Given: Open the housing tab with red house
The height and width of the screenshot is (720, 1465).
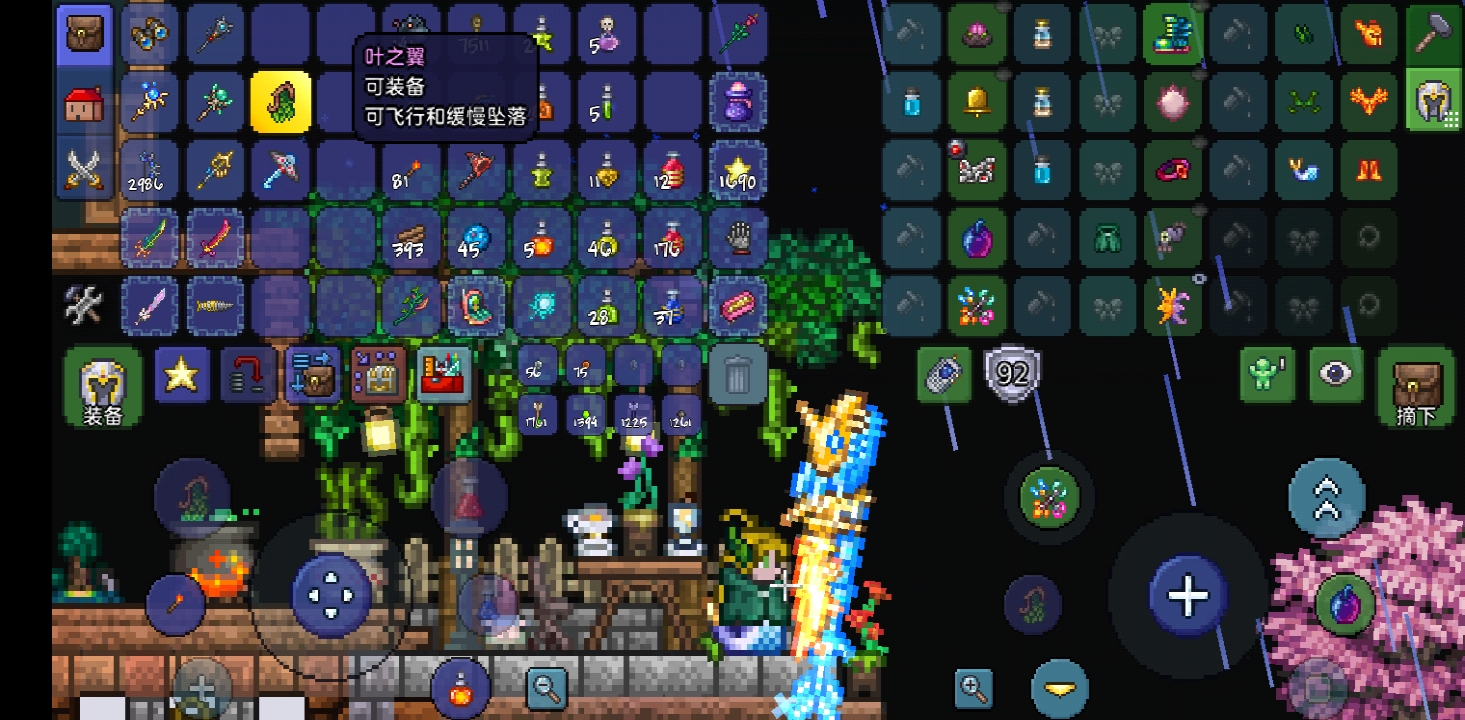Looking at the screenshot, I should [x=85, y=103].
